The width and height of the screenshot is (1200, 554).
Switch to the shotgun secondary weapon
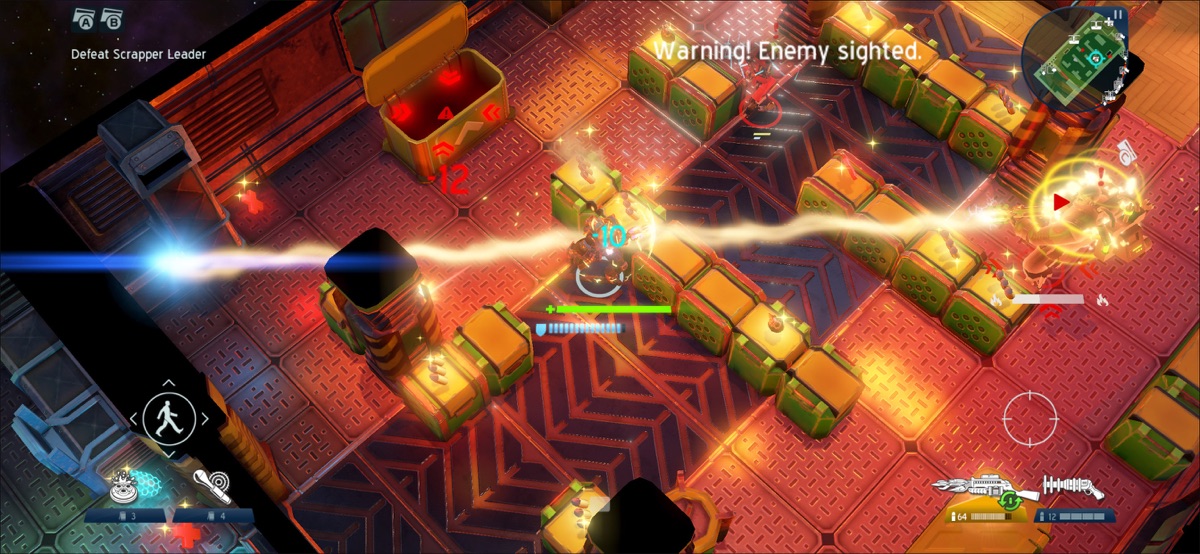click(1072, 487)
